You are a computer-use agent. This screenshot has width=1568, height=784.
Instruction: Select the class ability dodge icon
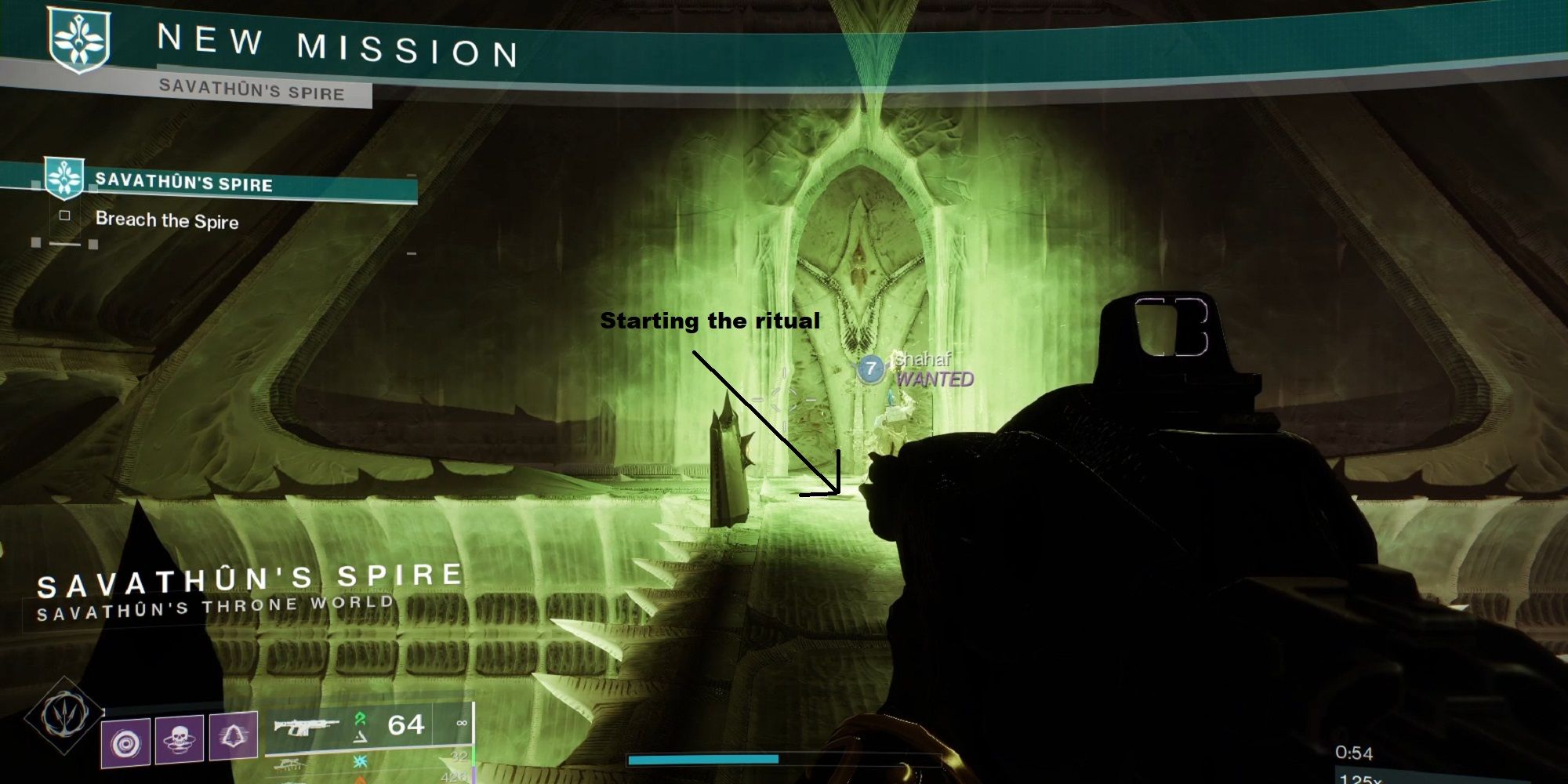[234, 737]
